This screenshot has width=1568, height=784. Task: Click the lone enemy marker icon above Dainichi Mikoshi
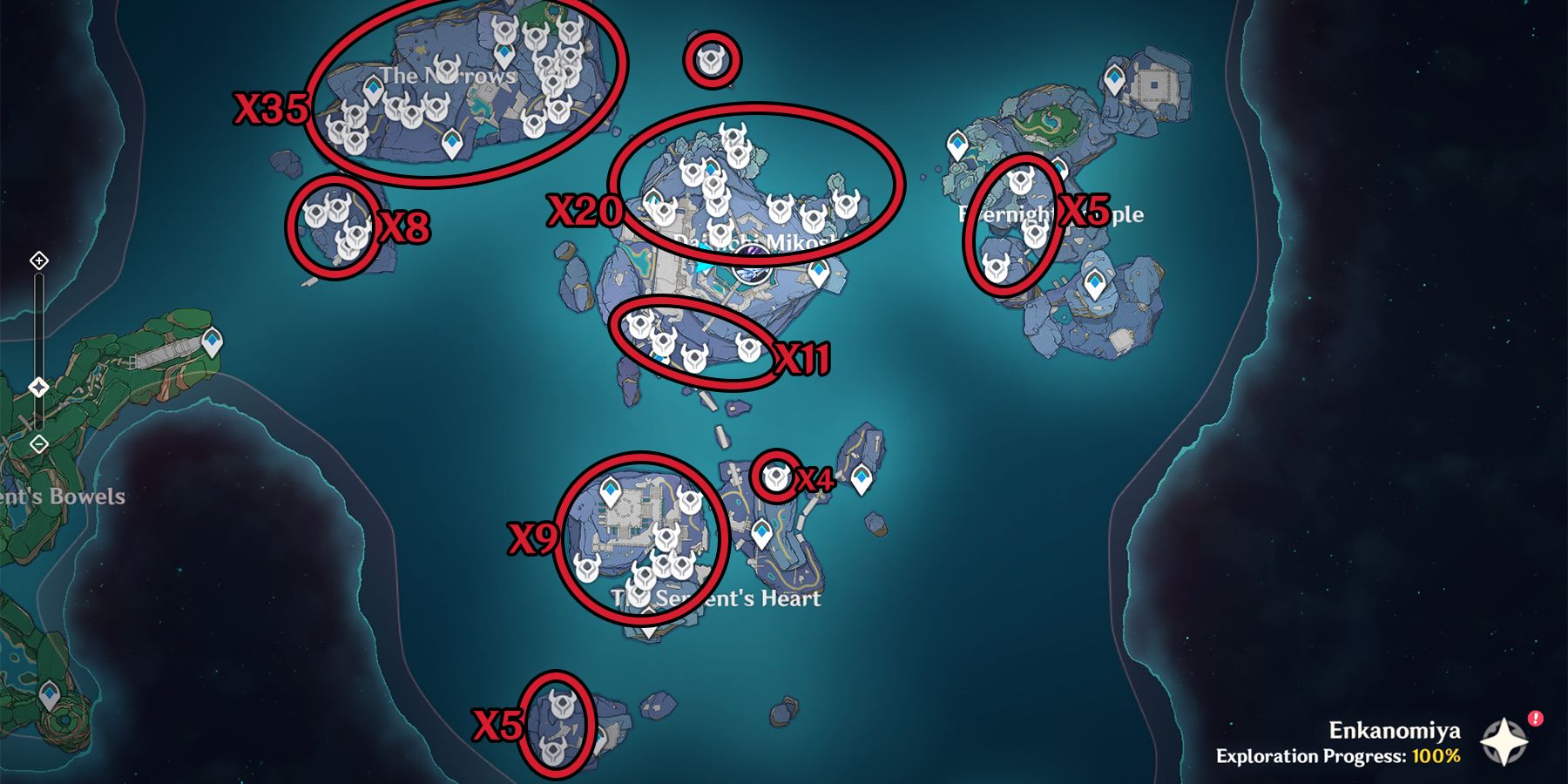click(712, 60)
